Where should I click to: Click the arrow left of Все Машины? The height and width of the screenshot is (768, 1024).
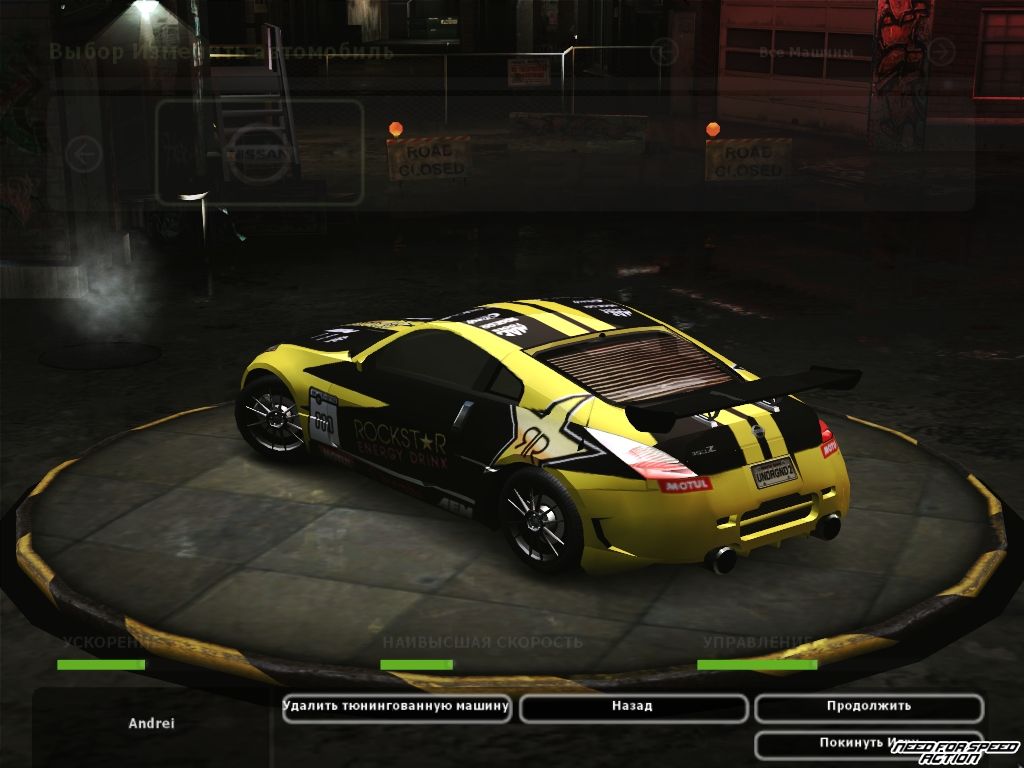664,52
